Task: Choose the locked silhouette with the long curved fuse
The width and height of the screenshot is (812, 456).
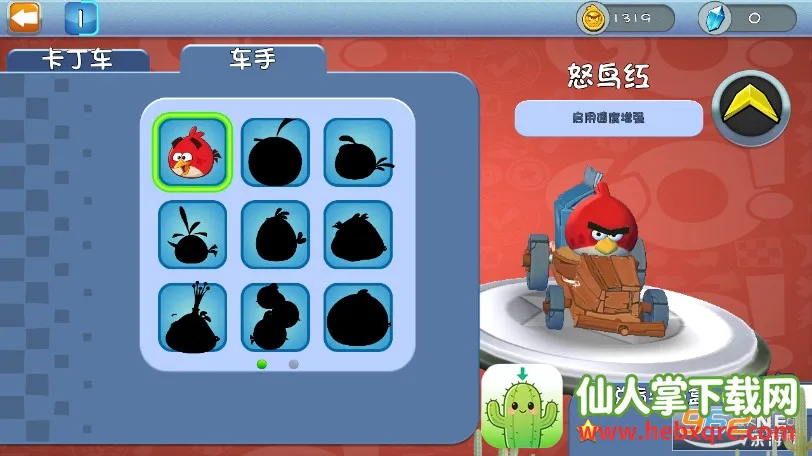Action: [x=275, y=152]
